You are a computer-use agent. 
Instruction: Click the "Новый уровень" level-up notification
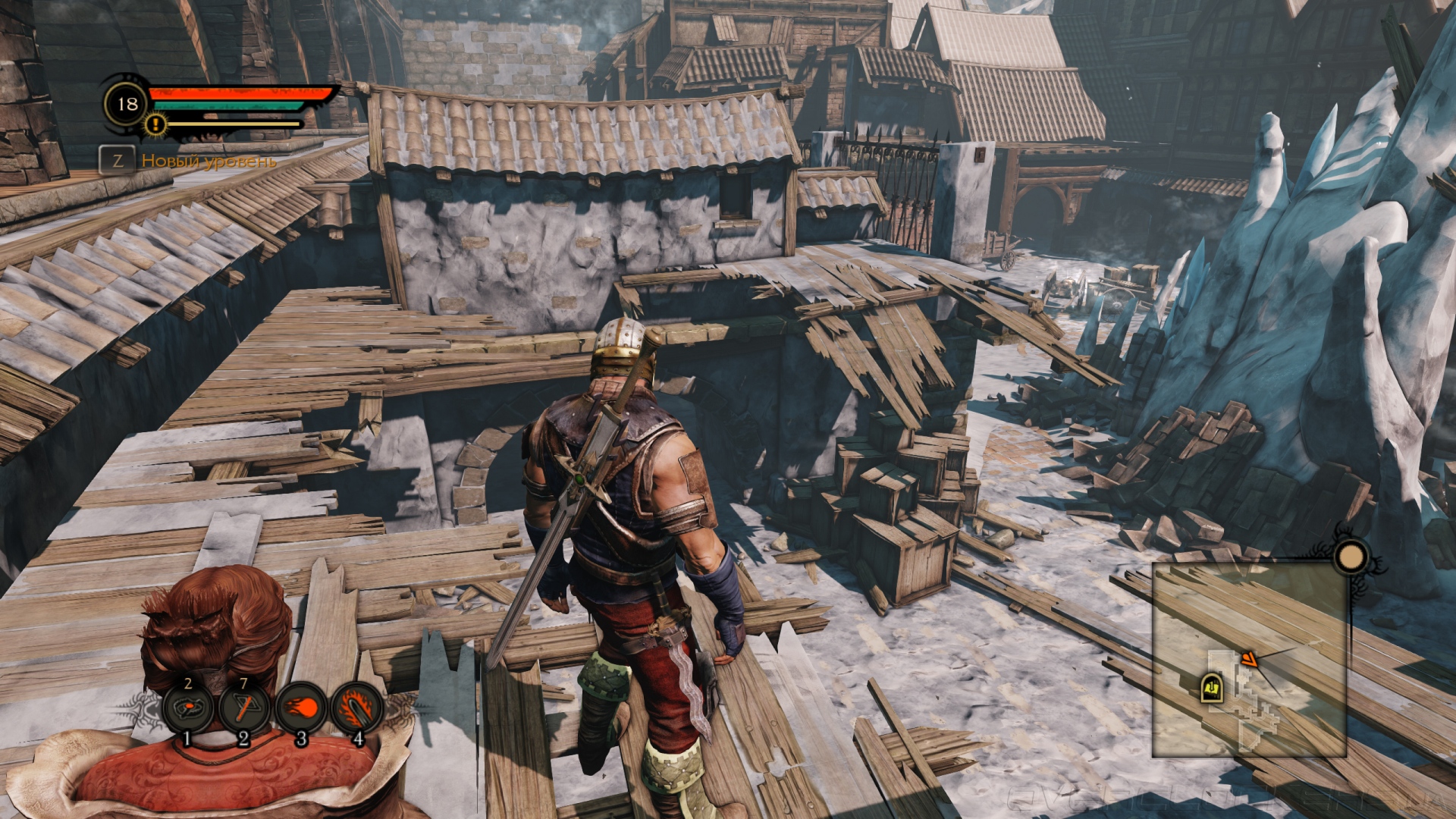click(209, 161)
